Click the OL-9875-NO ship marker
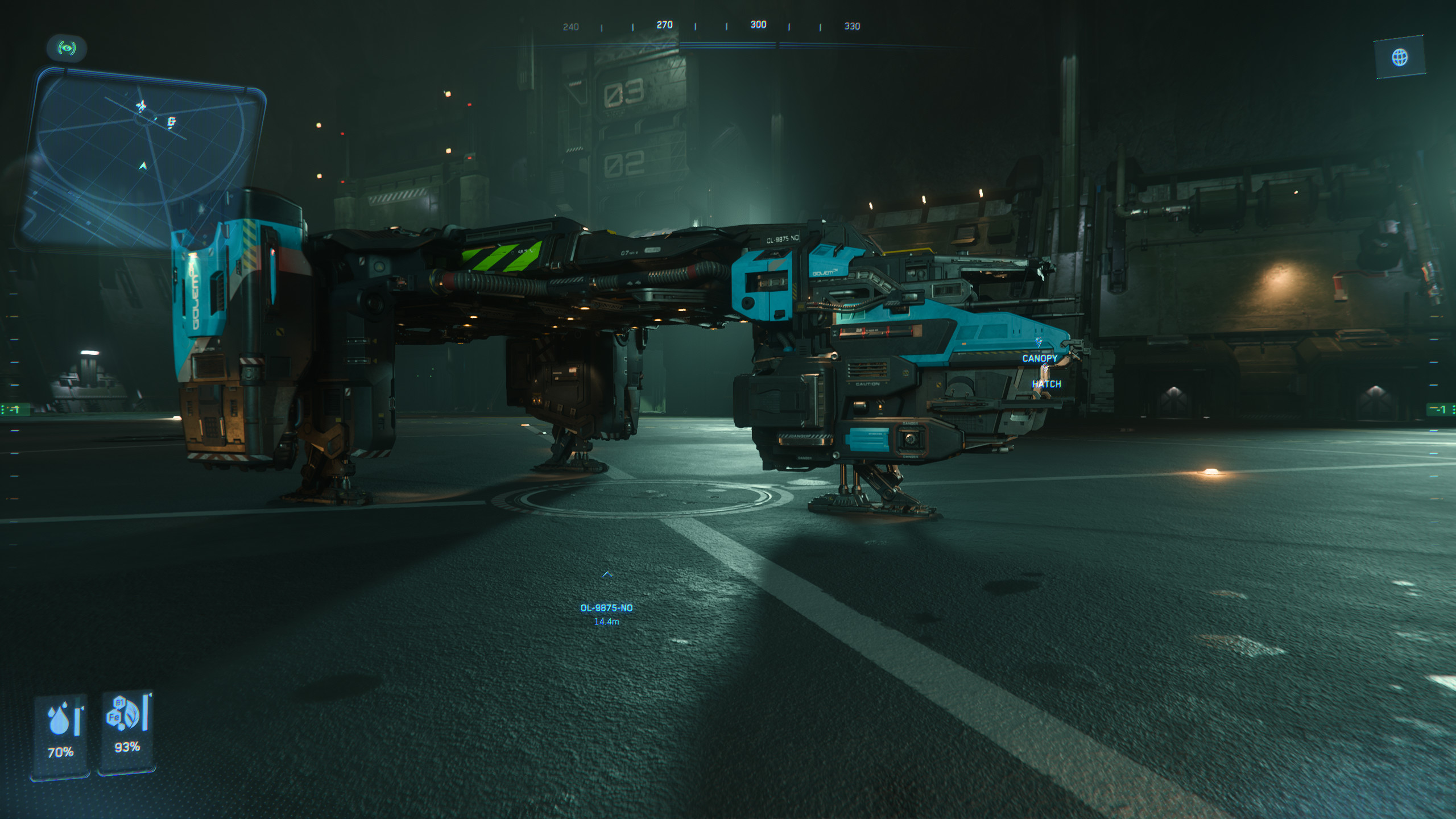This screenshot has width=1456, height=819. click(606, 607)
